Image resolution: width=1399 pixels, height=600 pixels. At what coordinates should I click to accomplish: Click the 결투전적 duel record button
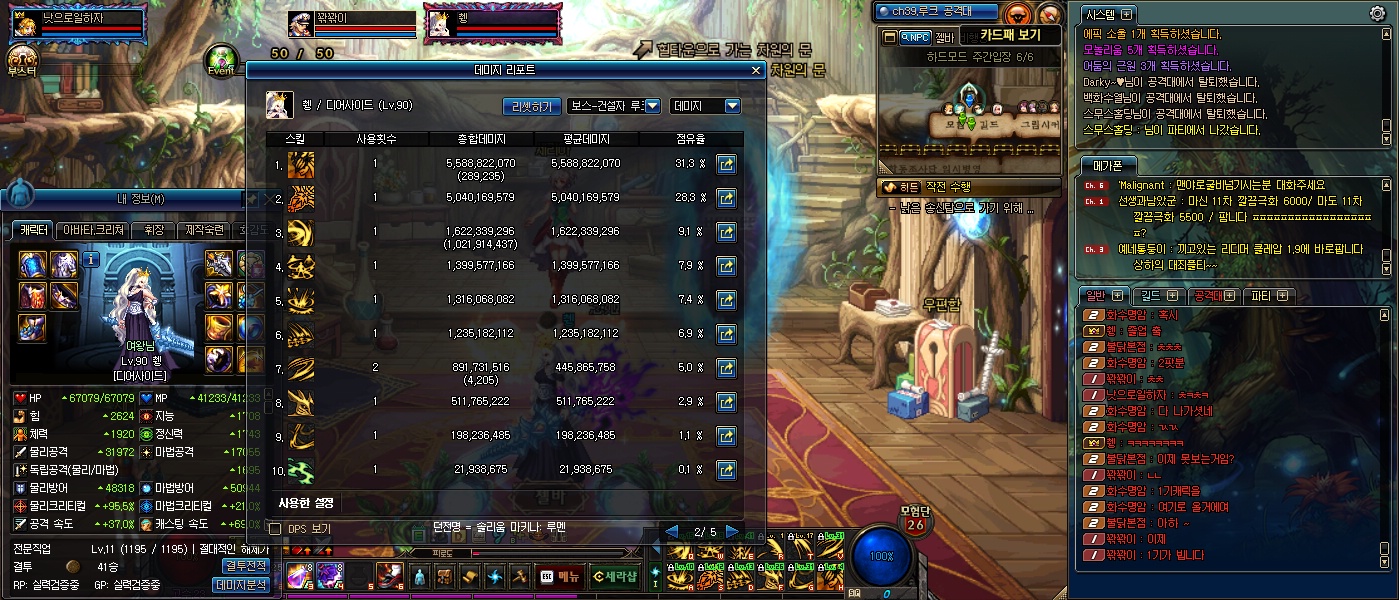pyautogui.click(x=244, y=566)
